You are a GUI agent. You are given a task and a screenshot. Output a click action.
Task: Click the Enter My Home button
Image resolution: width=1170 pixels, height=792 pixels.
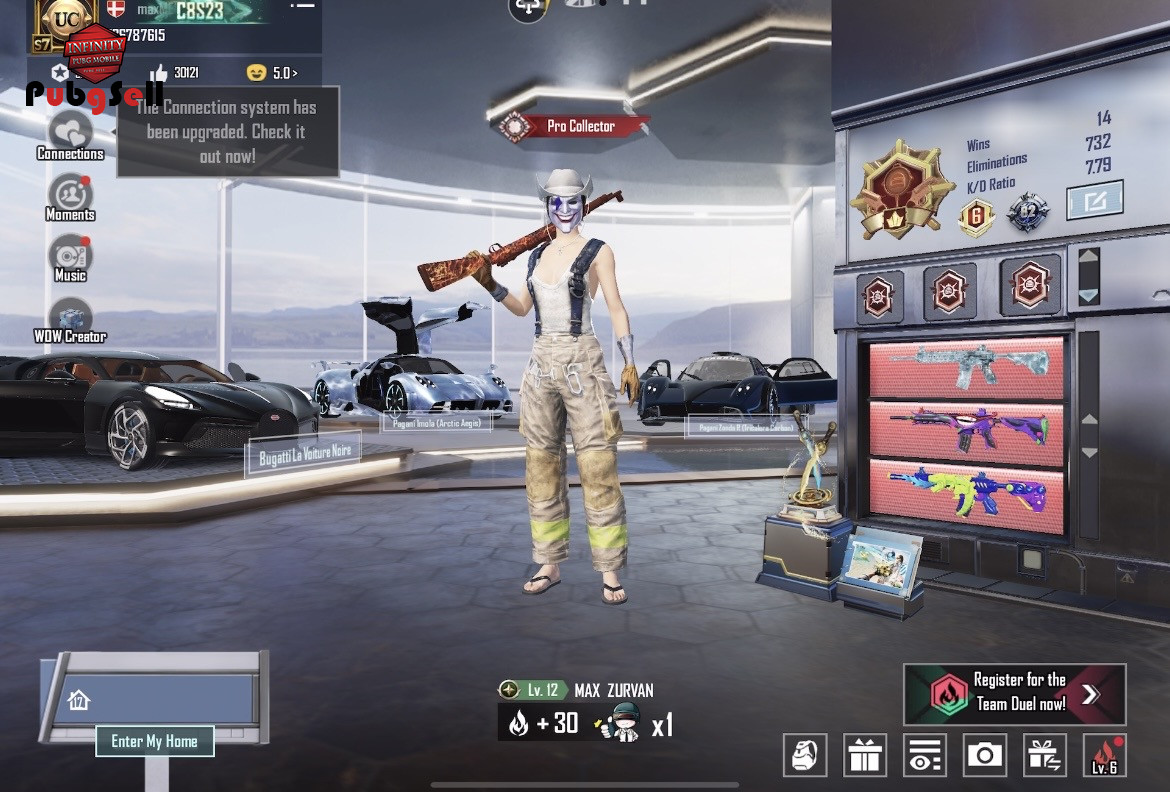(154, 741)
